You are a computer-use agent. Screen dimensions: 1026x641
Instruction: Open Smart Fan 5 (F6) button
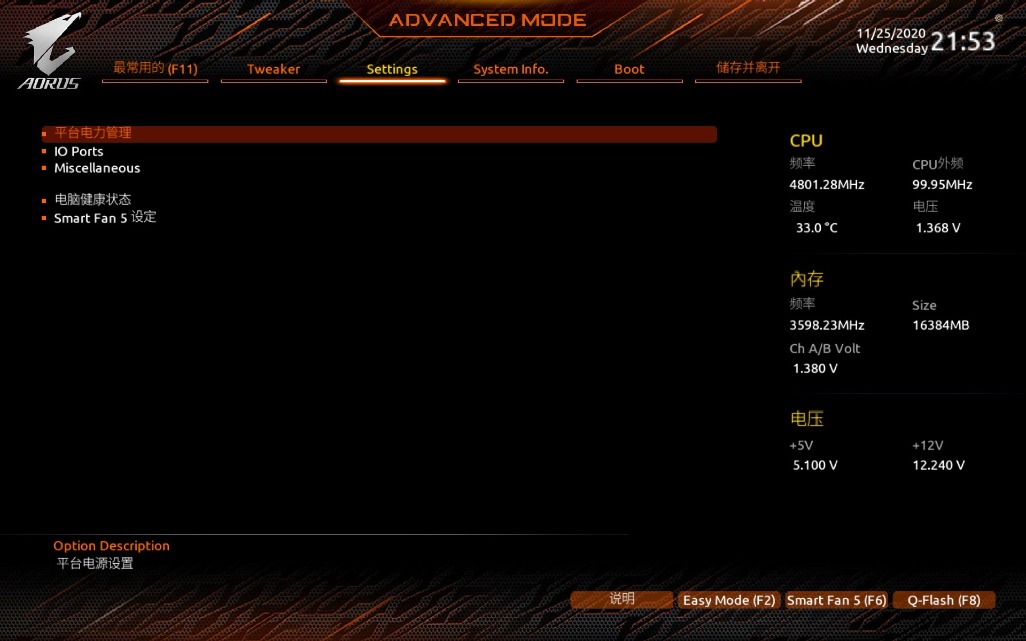click(836, 600)
